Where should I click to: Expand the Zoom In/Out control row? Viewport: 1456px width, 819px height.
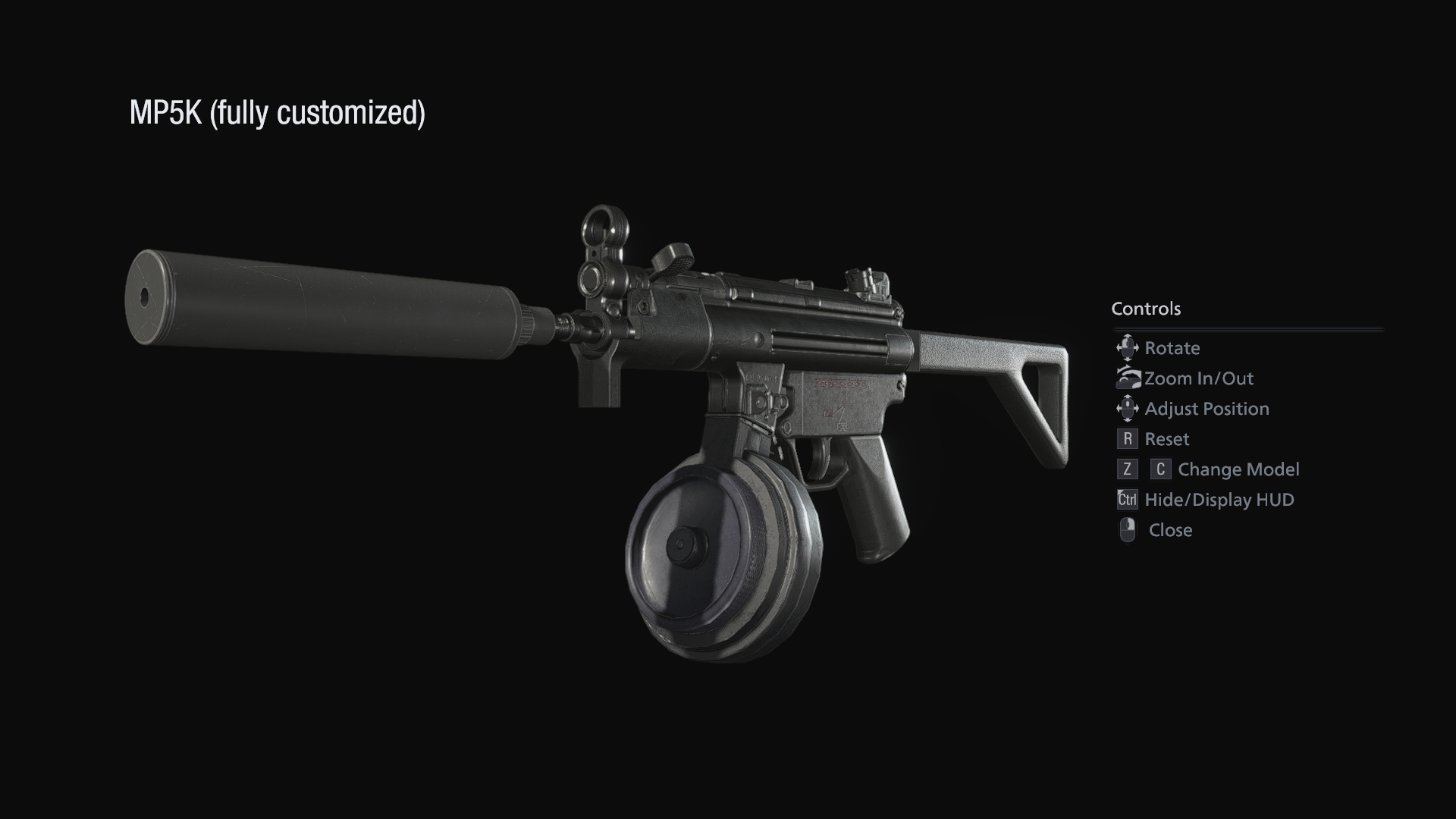(1197, 378)
